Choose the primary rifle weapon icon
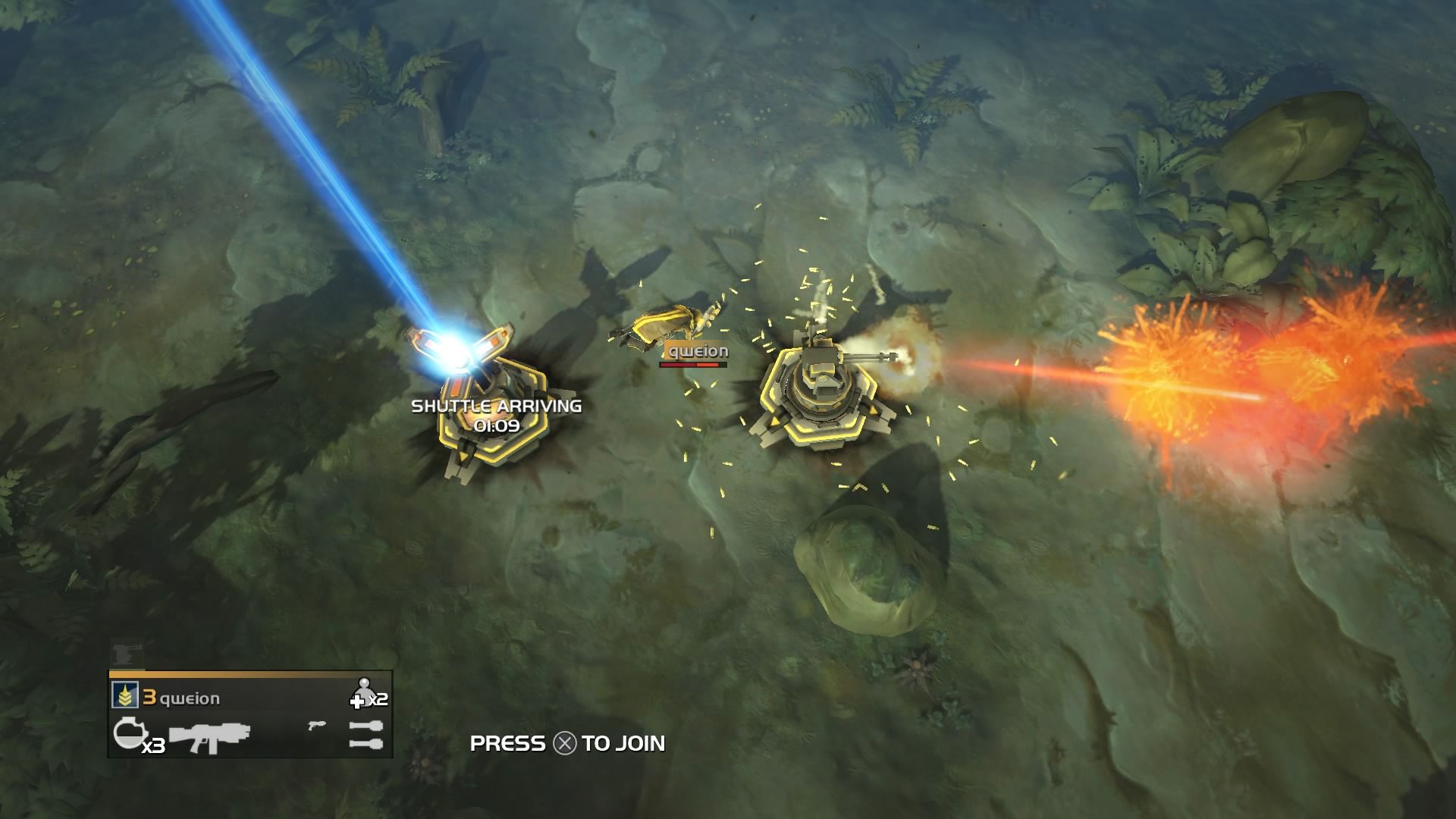1456x819 pixels. click(x=209, y=736)
